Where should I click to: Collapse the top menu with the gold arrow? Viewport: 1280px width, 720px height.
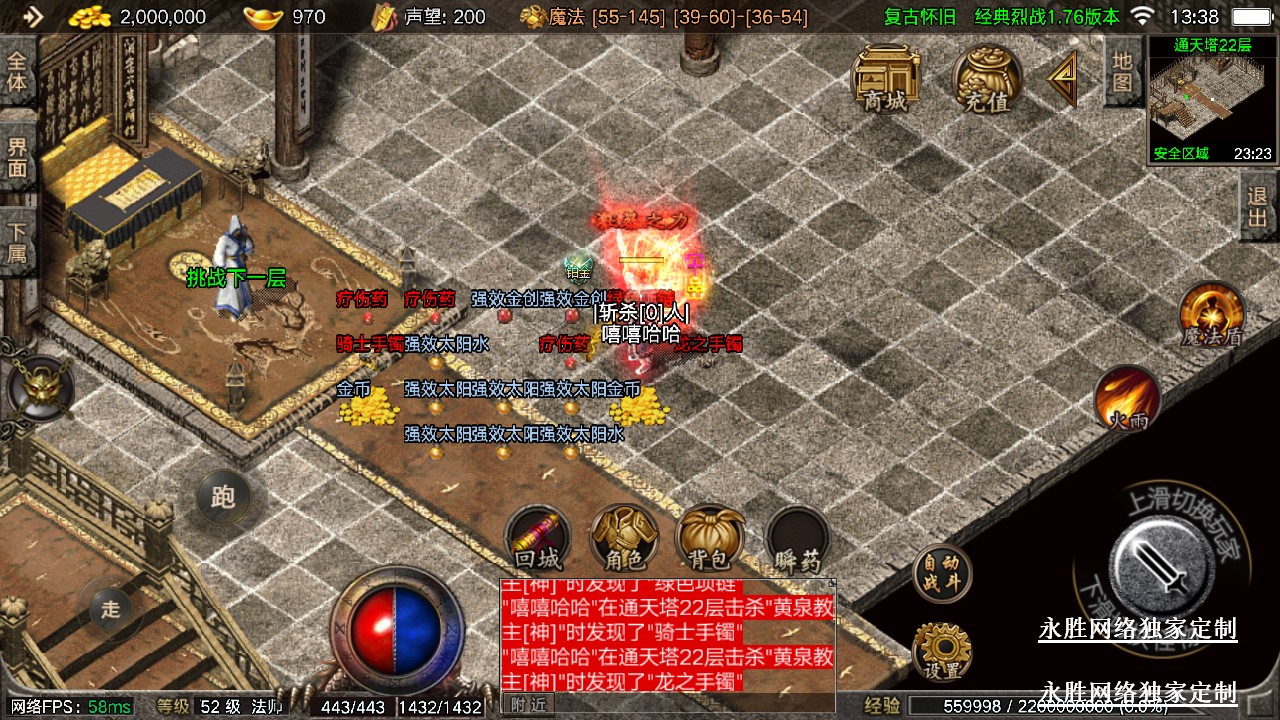pos(1064,78)
